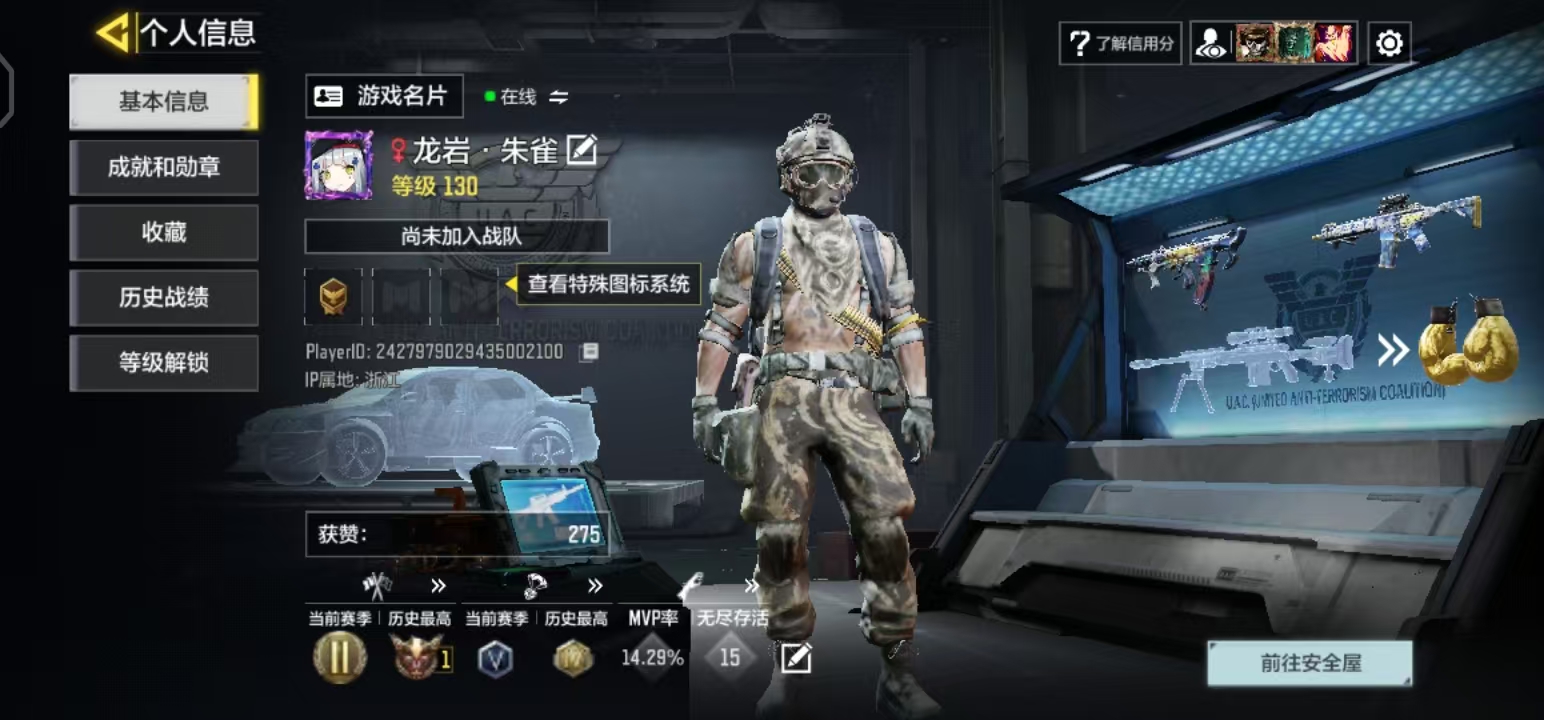Switch to the 基本信息 tab

[163, 101]
